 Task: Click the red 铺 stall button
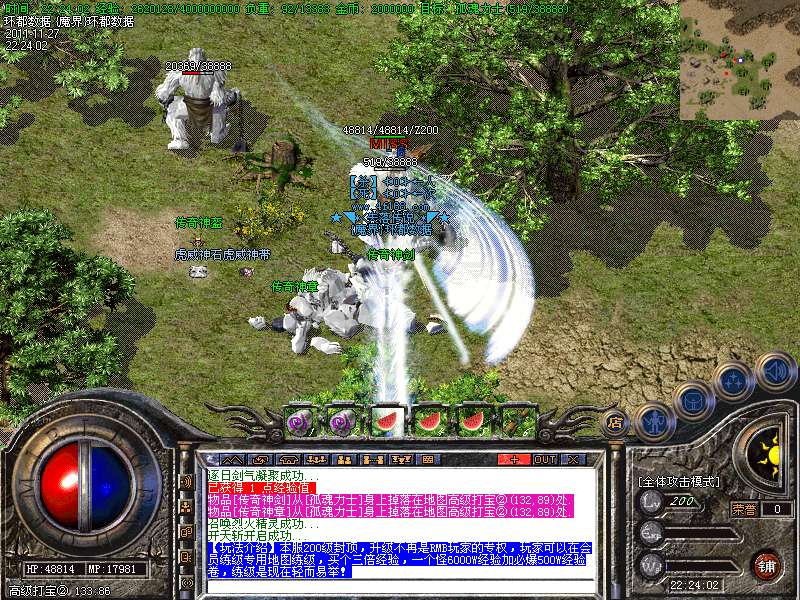pos(766,564)
